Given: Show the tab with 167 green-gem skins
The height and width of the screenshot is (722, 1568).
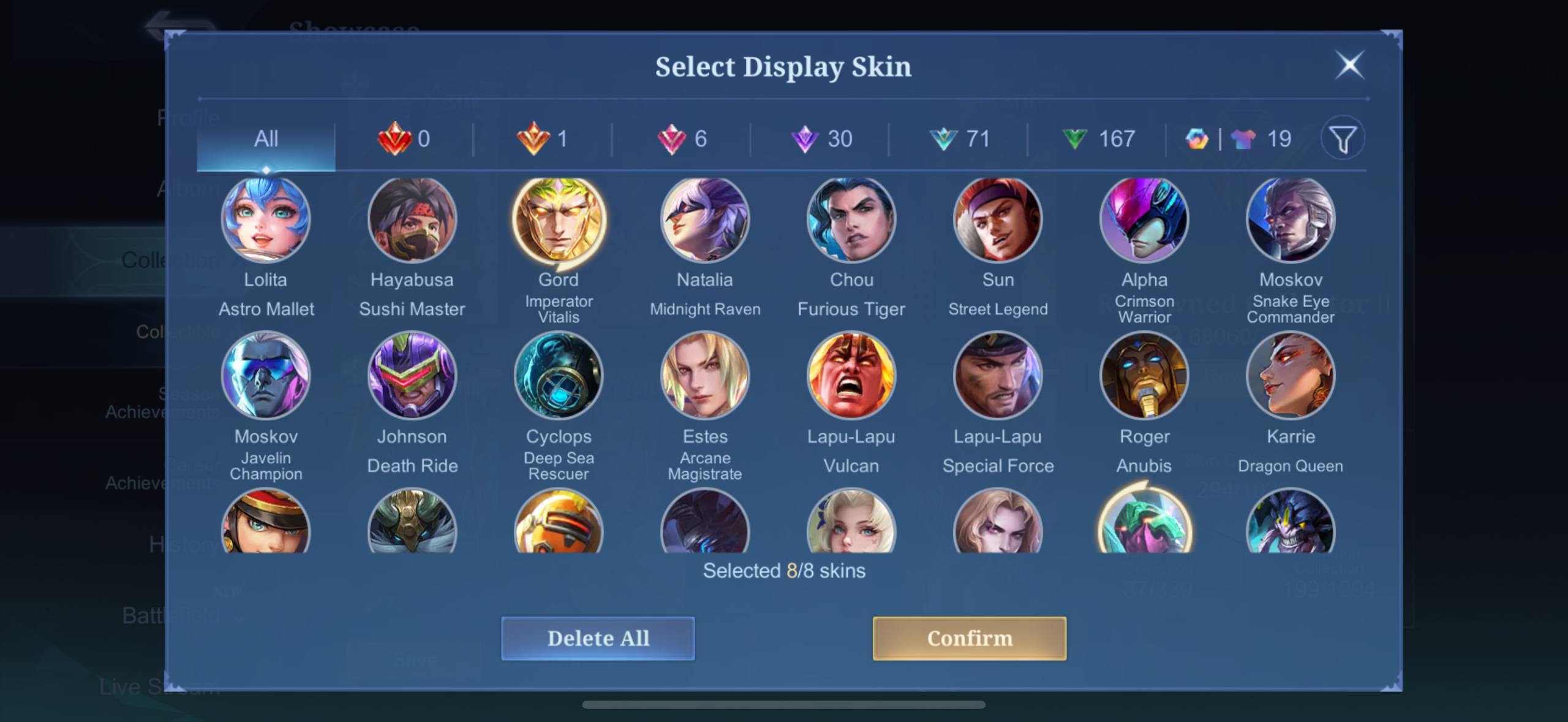Looking at the screenshot, I should coord(1098,139).
